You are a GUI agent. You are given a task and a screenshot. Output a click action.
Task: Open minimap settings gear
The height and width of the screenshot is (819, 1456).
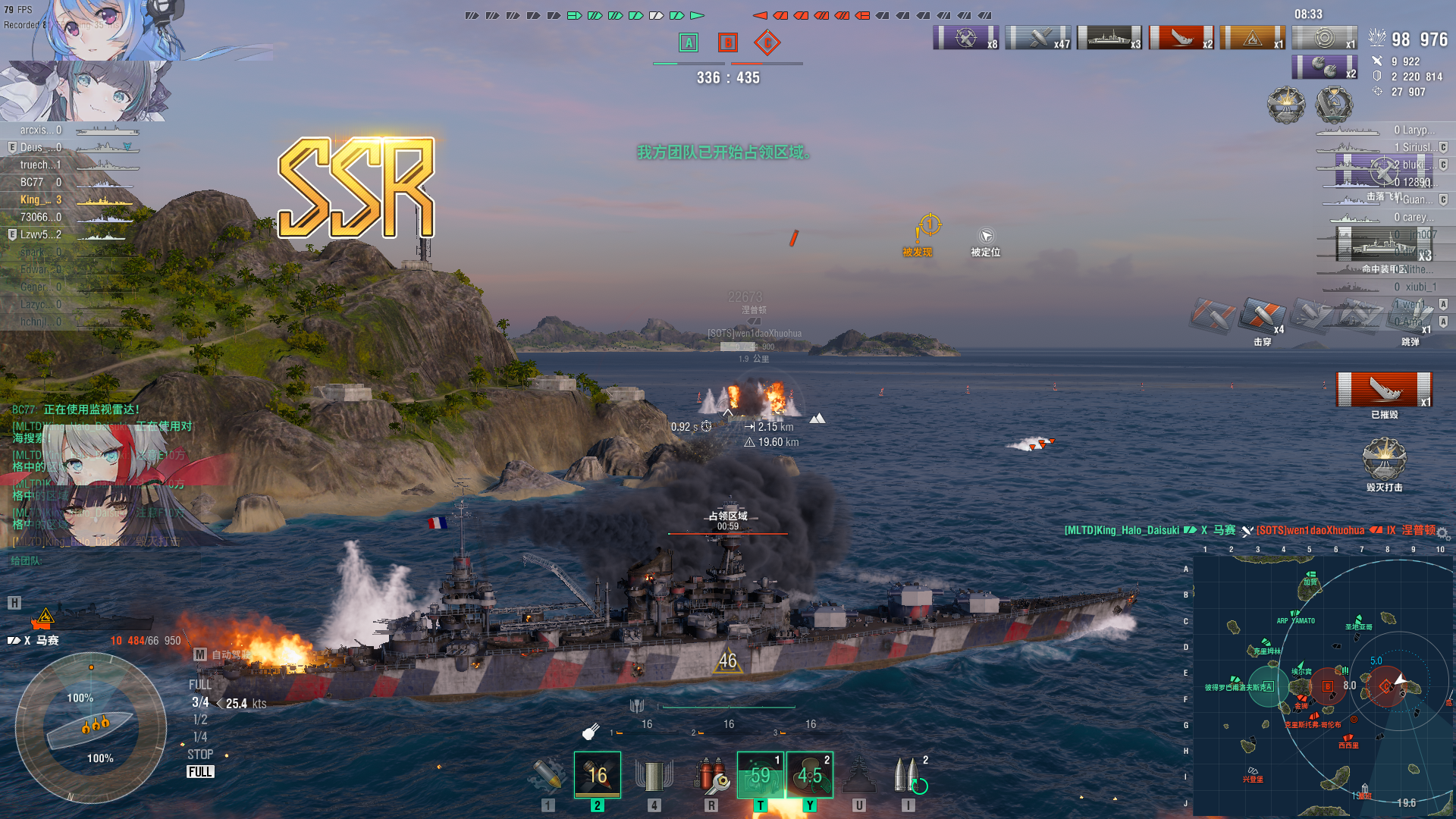tap(1442, 533)
